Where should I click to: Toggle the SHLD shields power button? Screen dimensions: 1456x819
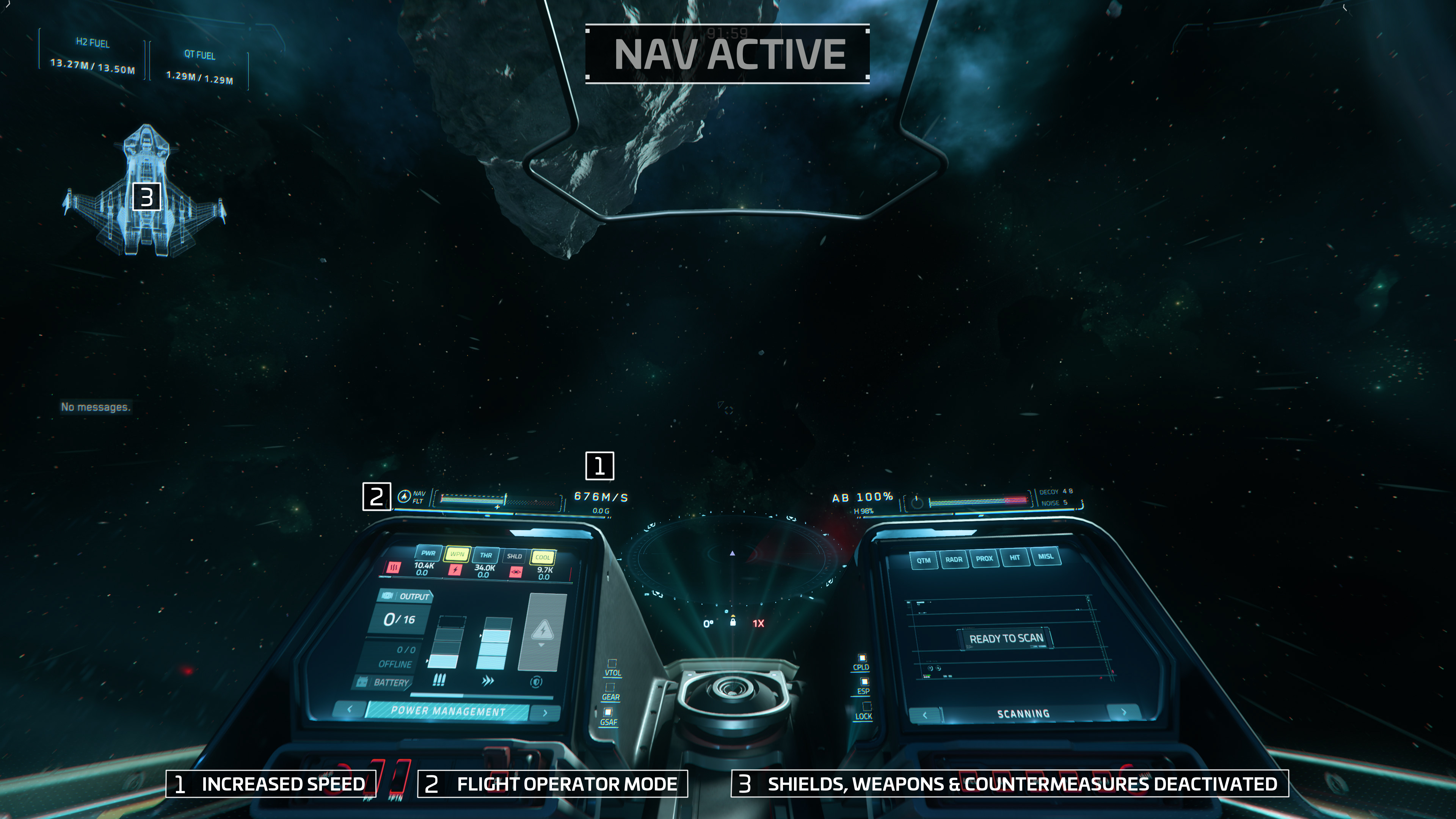click(514, 556)
